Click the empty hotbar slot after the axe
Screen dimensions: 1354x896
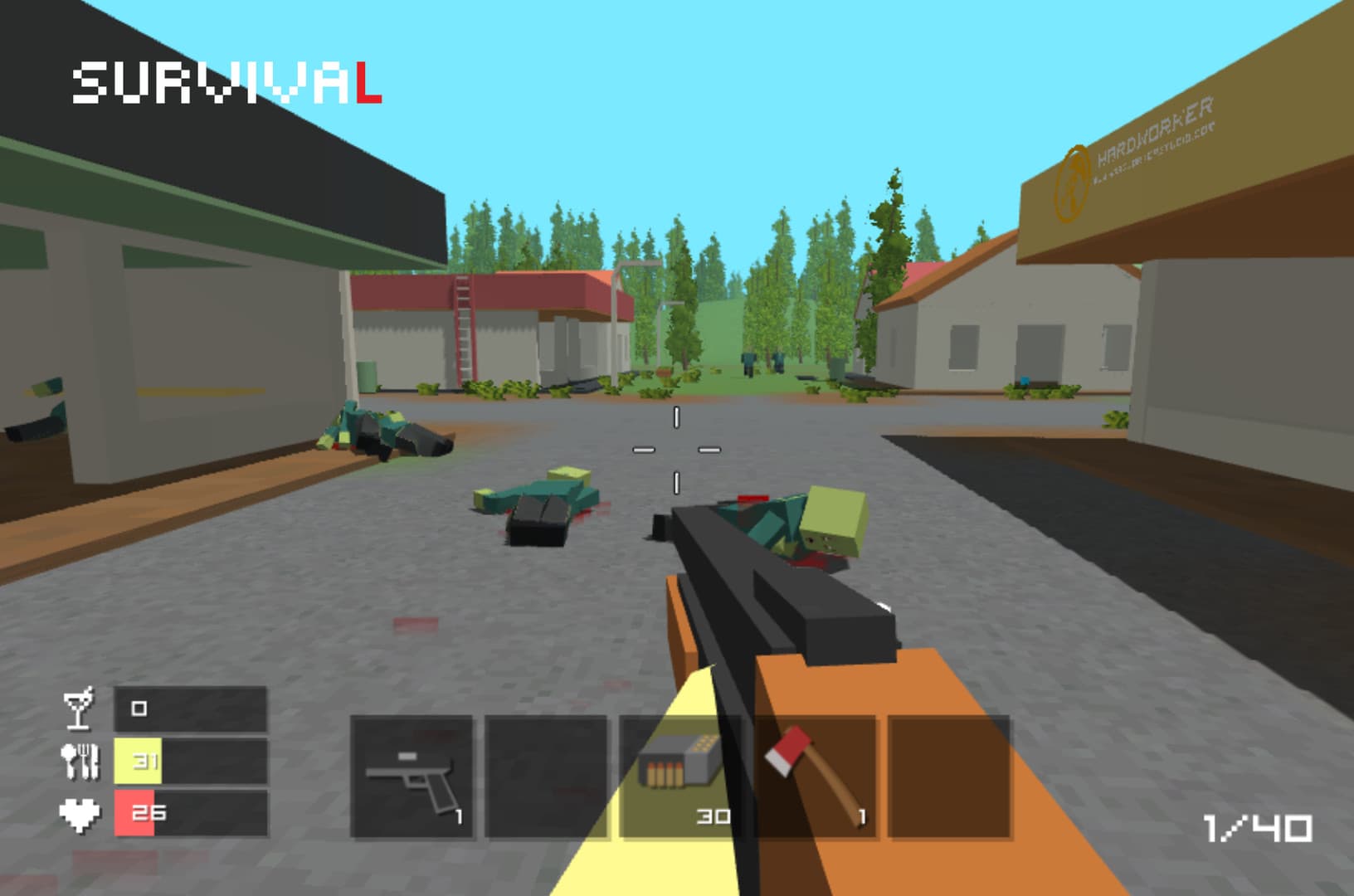[950, 772]
